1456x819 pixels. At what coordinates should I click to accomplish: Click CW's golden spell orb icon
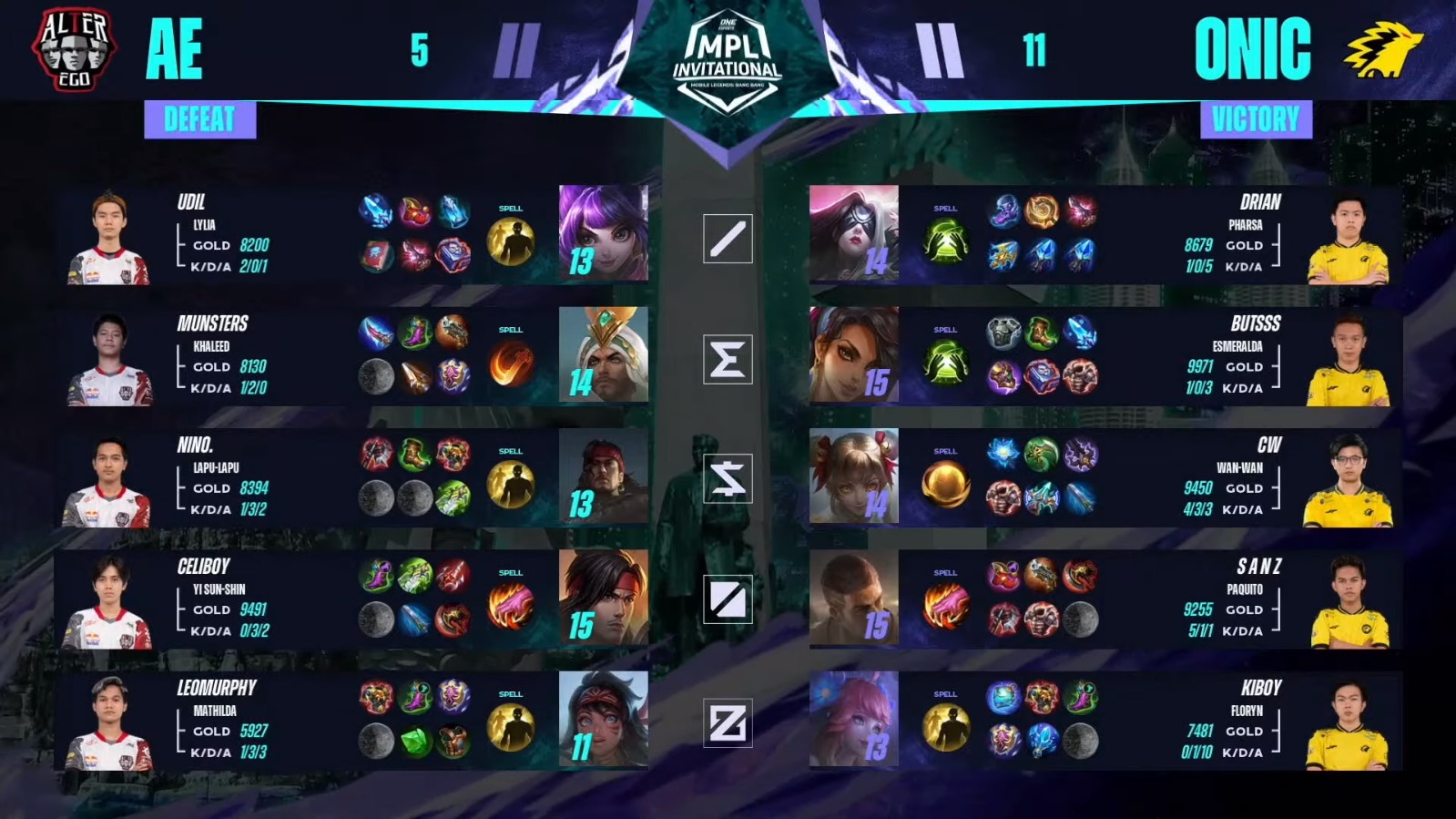(944, 483)
